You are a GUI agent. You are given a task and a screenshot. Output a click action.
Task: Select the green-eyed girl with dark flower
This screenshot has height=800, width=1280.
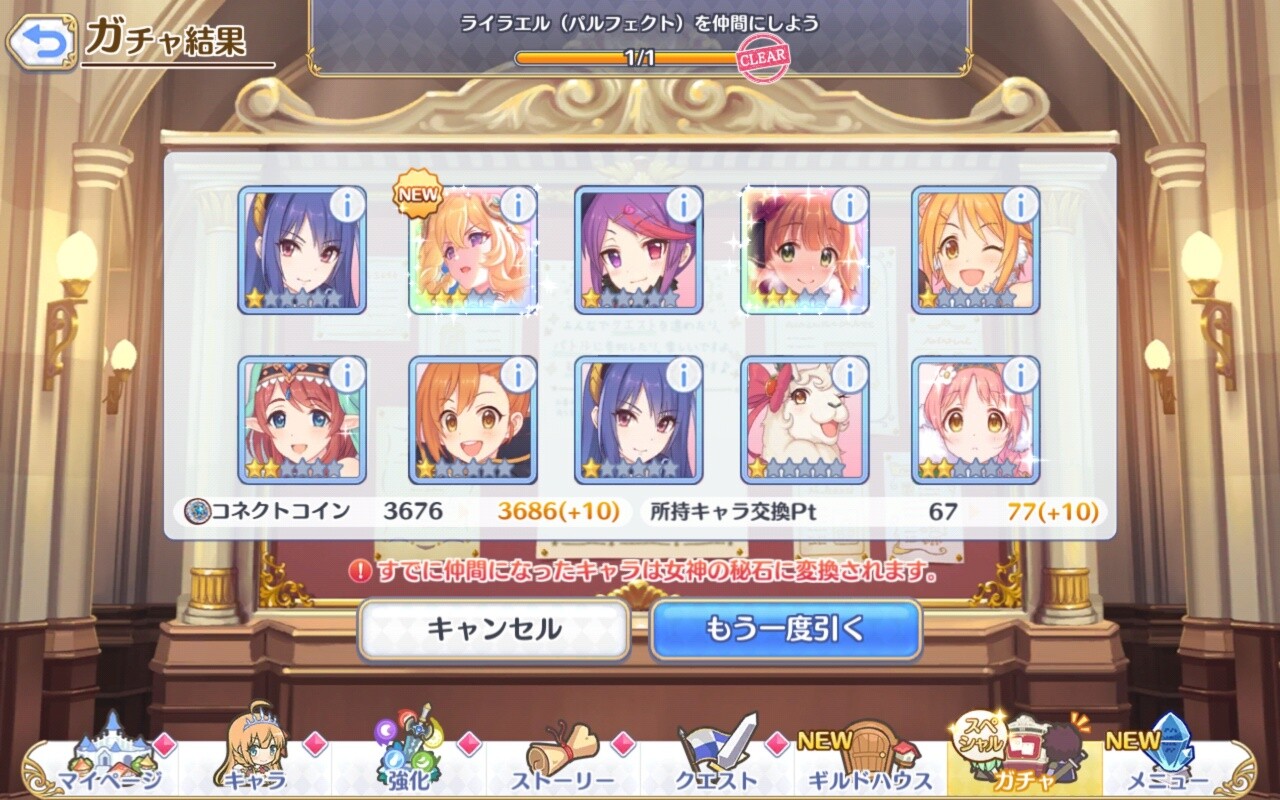click(x=804, y=252)
